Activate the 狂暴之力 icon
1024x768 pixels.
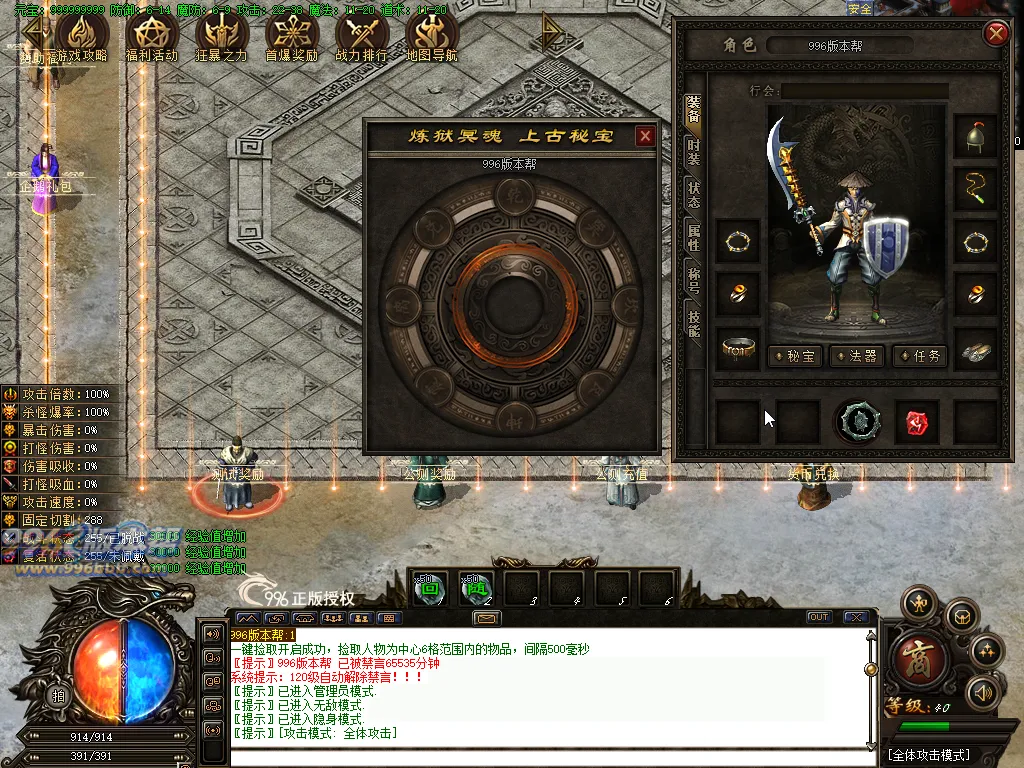pos(221,37)
